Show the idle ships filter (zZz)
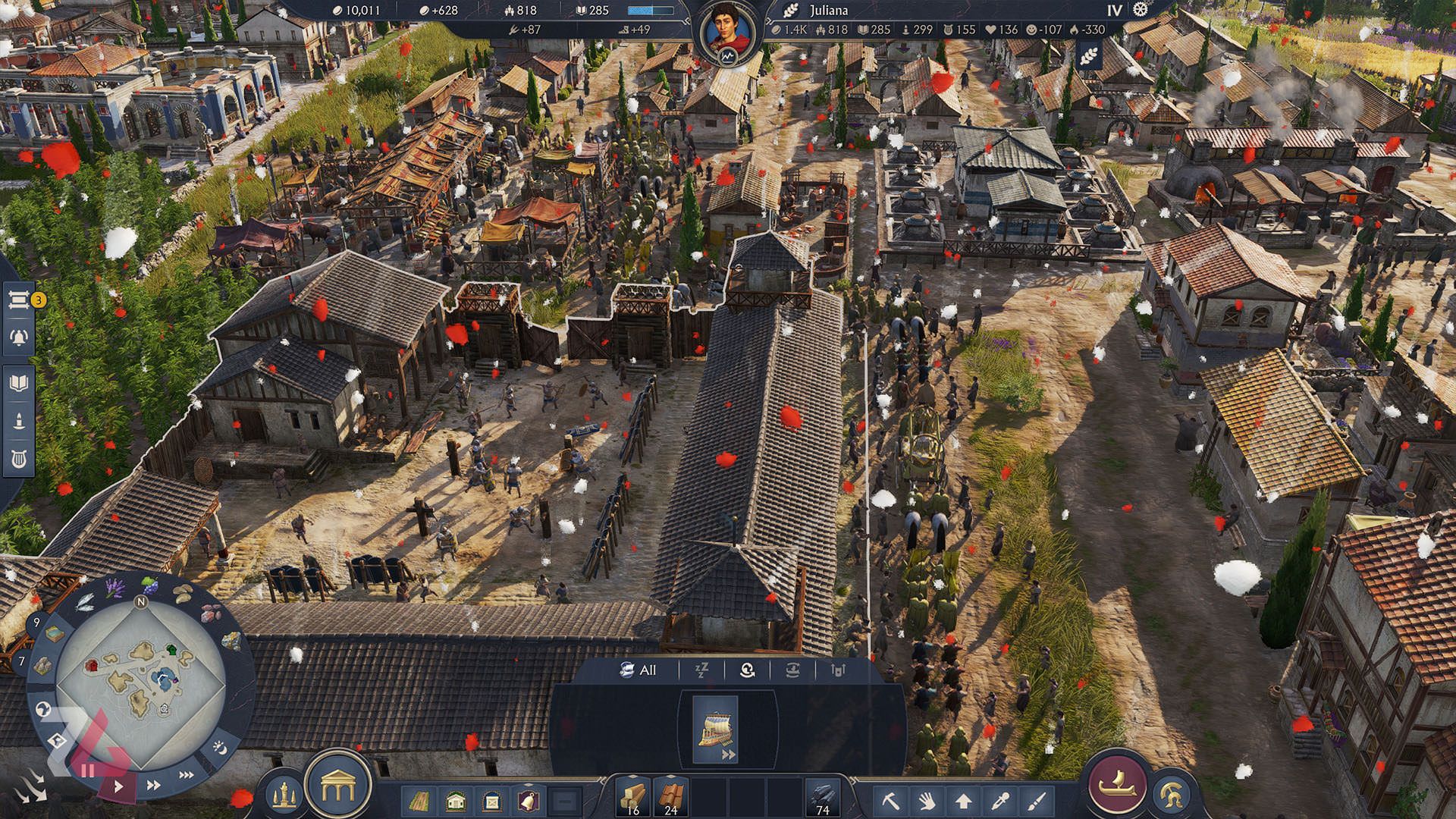The image size is (1456, 819). 701,670
